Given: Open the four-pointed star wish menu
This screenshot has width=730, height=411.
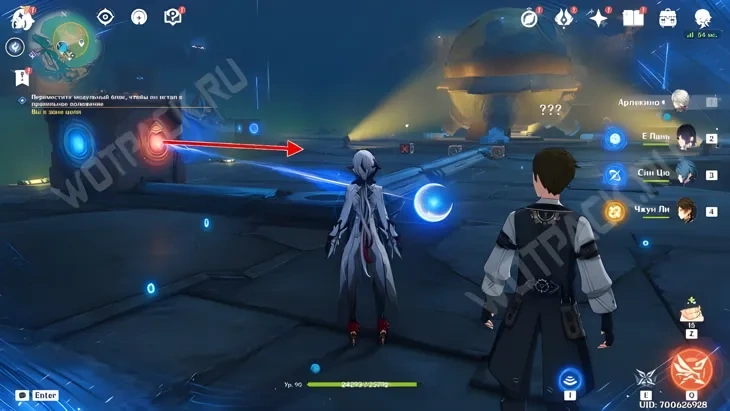Looking at the screenshot, I should [598, 18].
